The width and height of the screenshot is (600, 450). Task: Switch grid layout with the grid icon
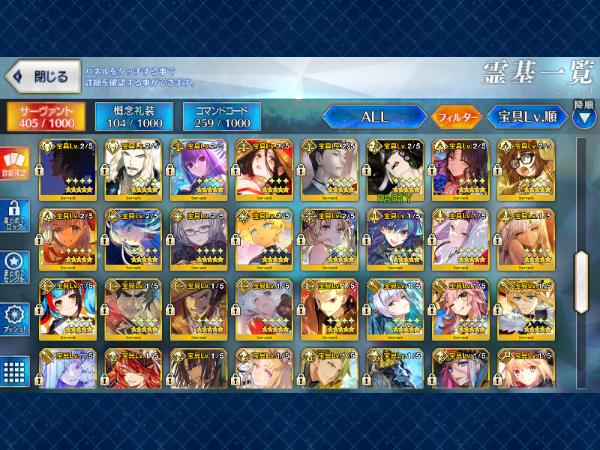pyautogui.click(x=15, y=370)
